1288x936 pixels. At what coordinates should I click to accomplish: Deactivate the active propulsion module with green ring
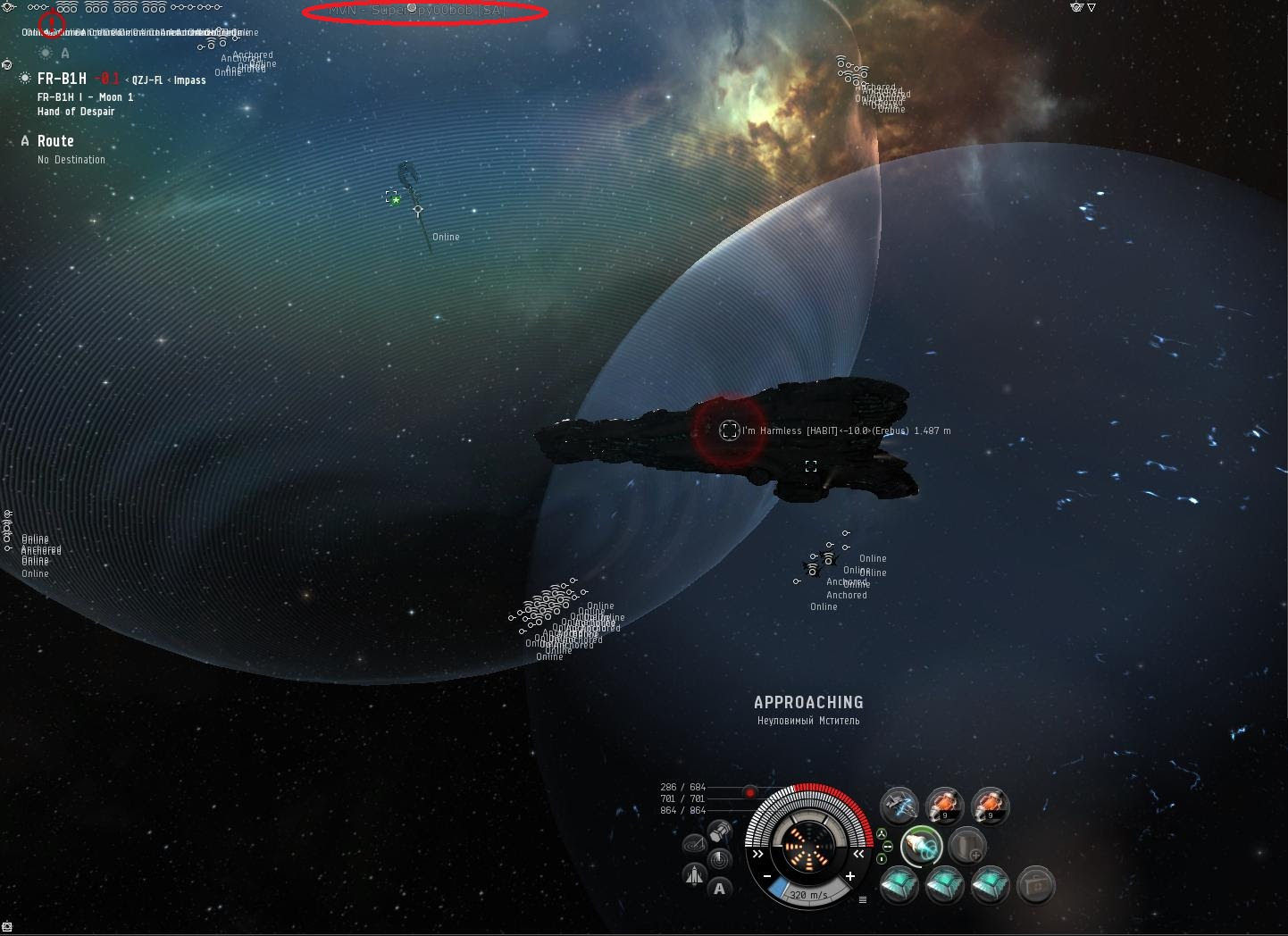coord(921,845)
